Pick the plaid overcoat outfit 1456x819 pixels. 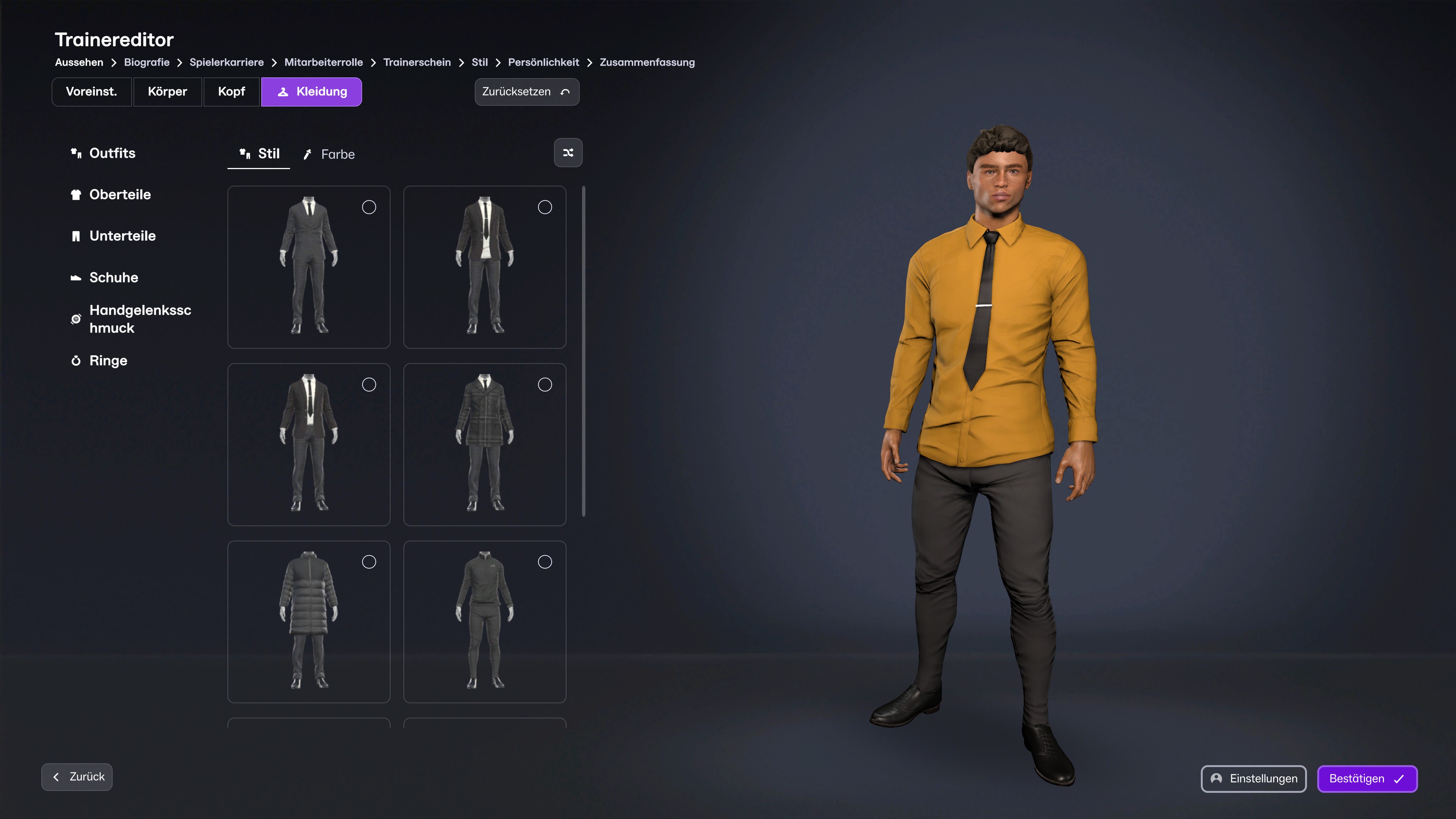pyautogui.click(x=485, y=444)
